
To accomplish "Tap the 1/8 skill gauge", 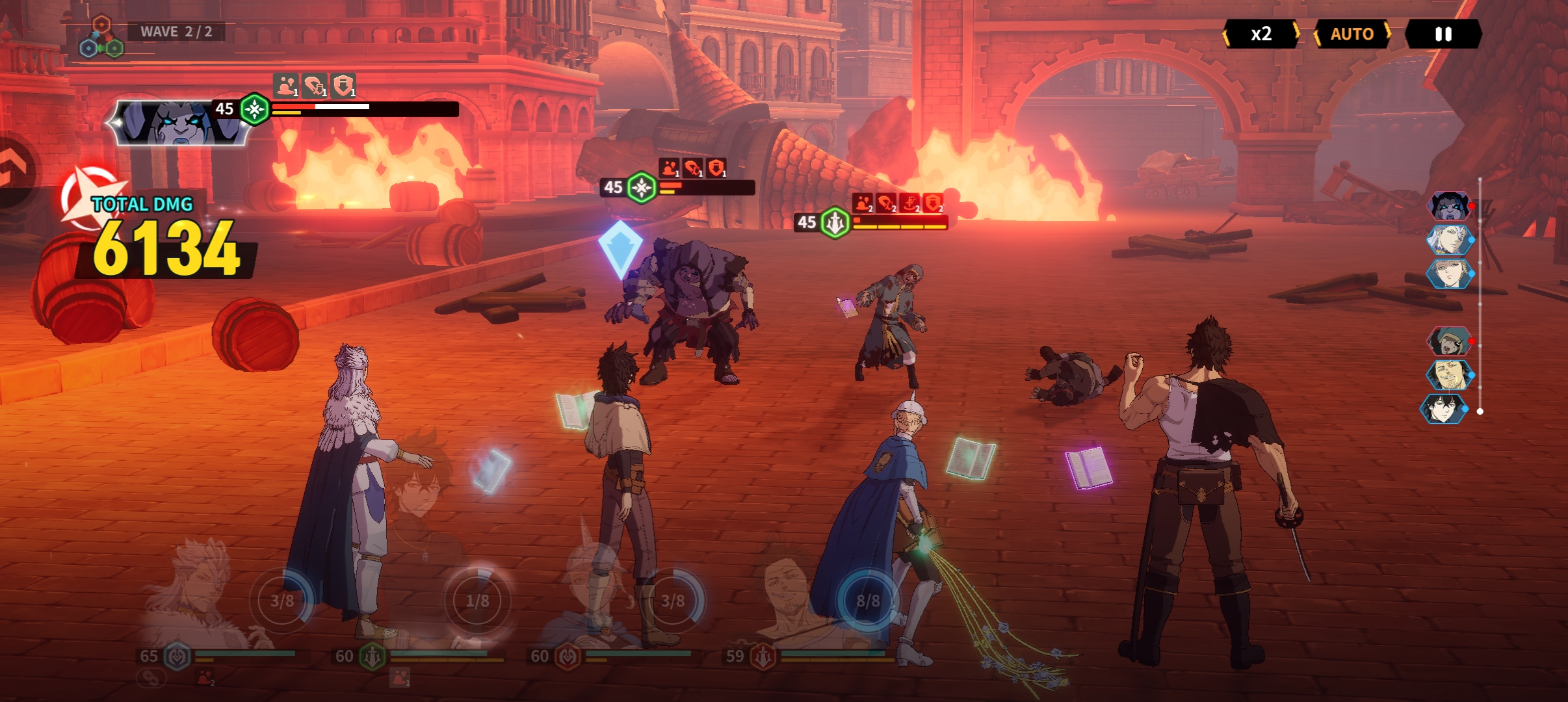I will pos(477,601).
